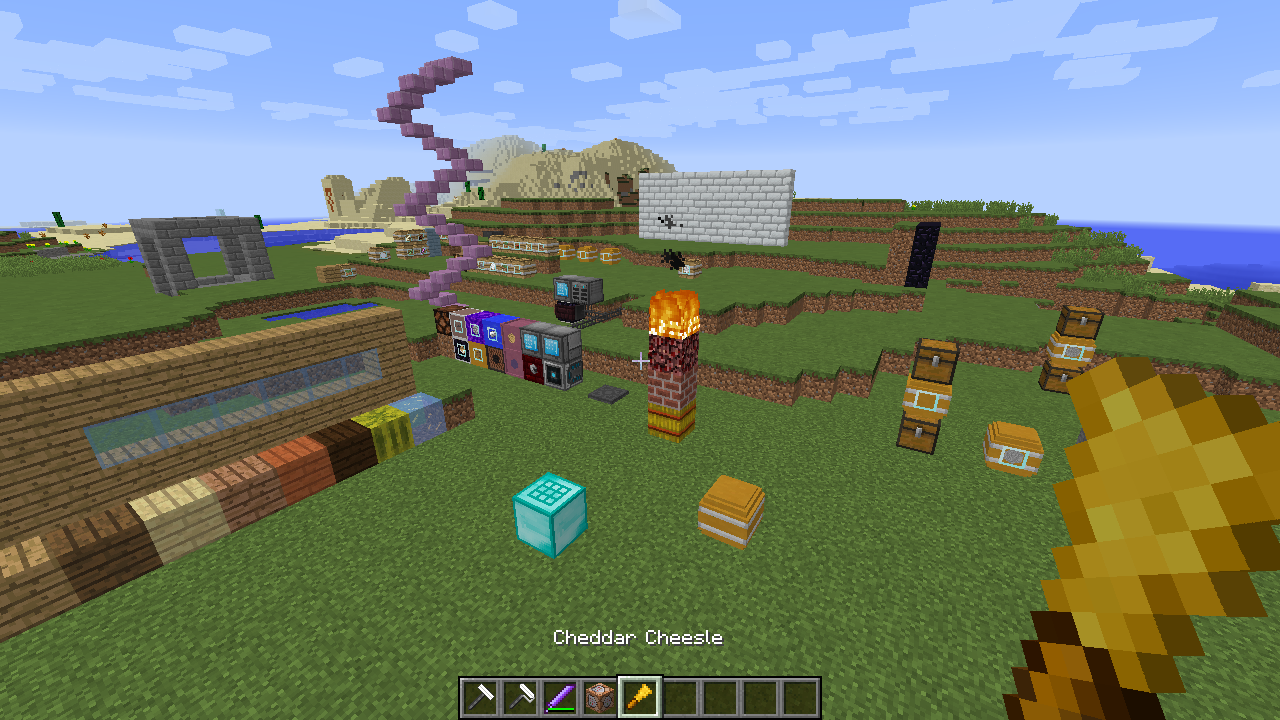Choose the purple sword in the hotbar
Image resolution: width=1280 pixels, height=720 pixels.
(x=560, y=697)
